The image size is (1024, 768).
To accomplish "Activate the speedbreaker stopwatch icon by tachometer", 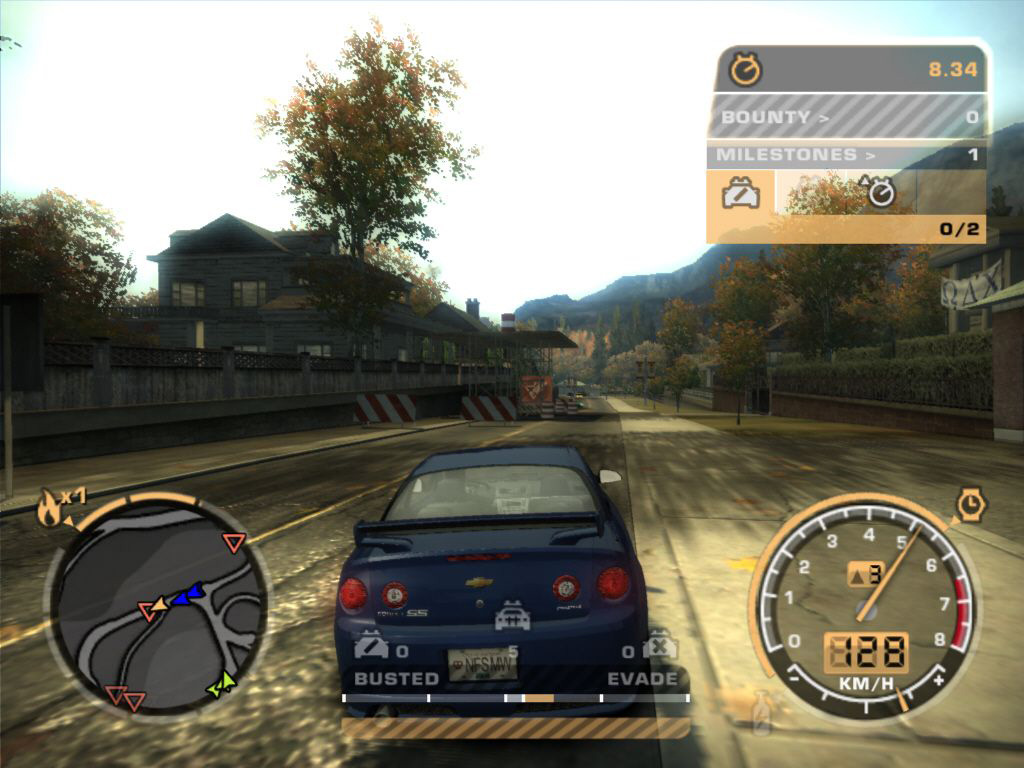I will [x=970, y=504].
